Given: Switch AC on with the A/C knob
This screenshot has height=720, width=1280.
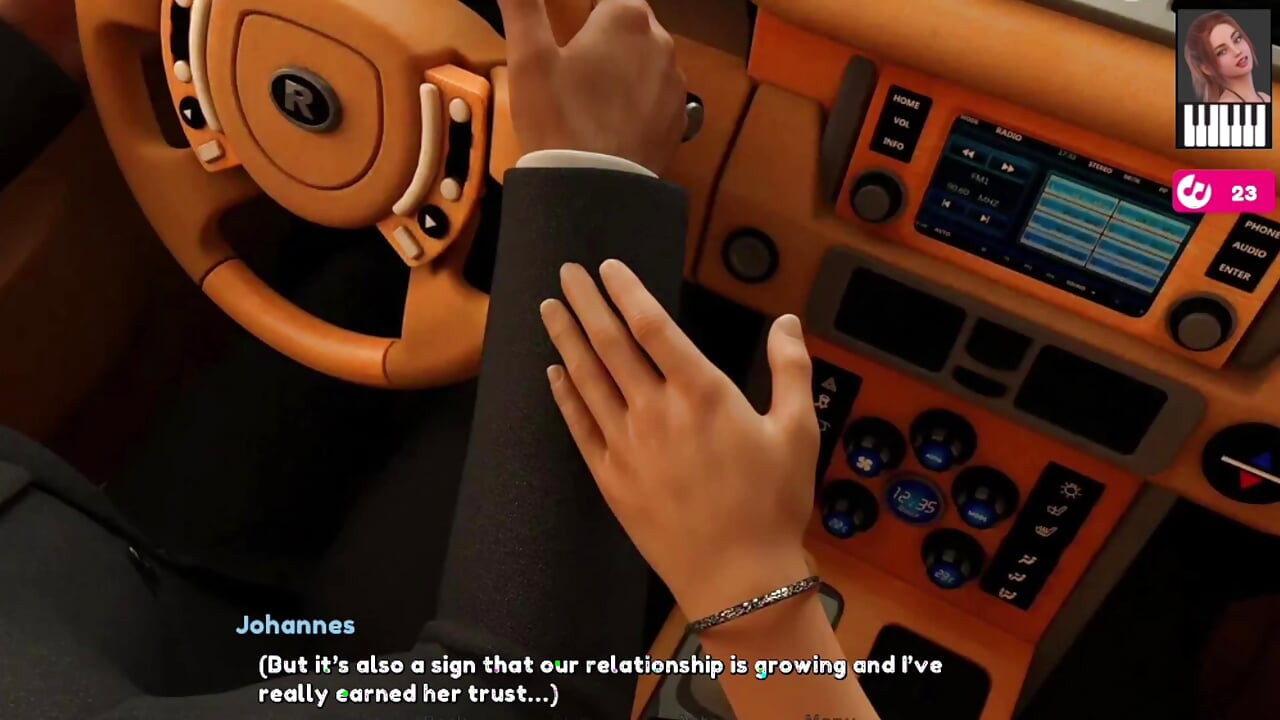Looking at the screenshot, I should pyautogui.click(x=940, y=448).
